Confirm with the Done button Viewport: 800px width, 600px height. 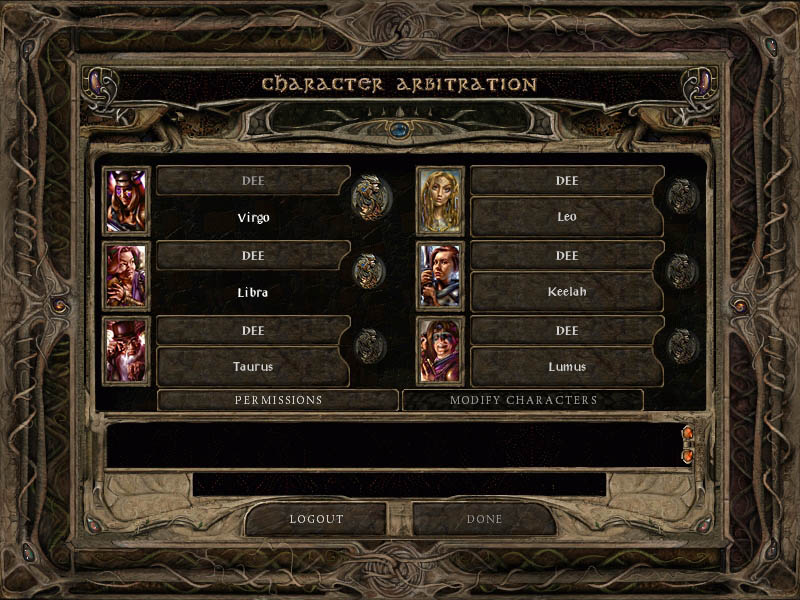(x=484, y=519)
